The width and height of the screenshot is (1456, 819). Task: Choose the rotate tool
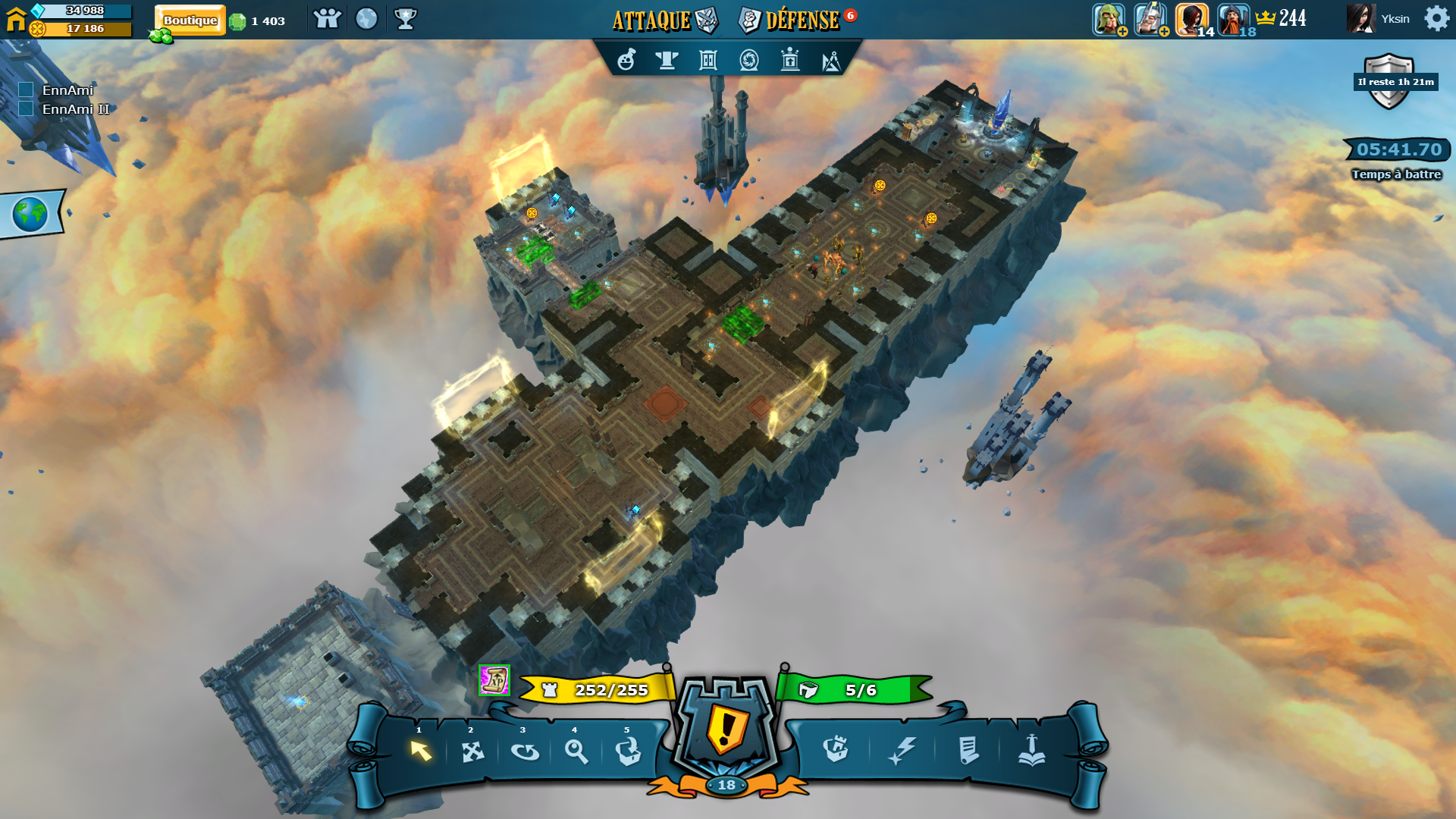point(525,752)
